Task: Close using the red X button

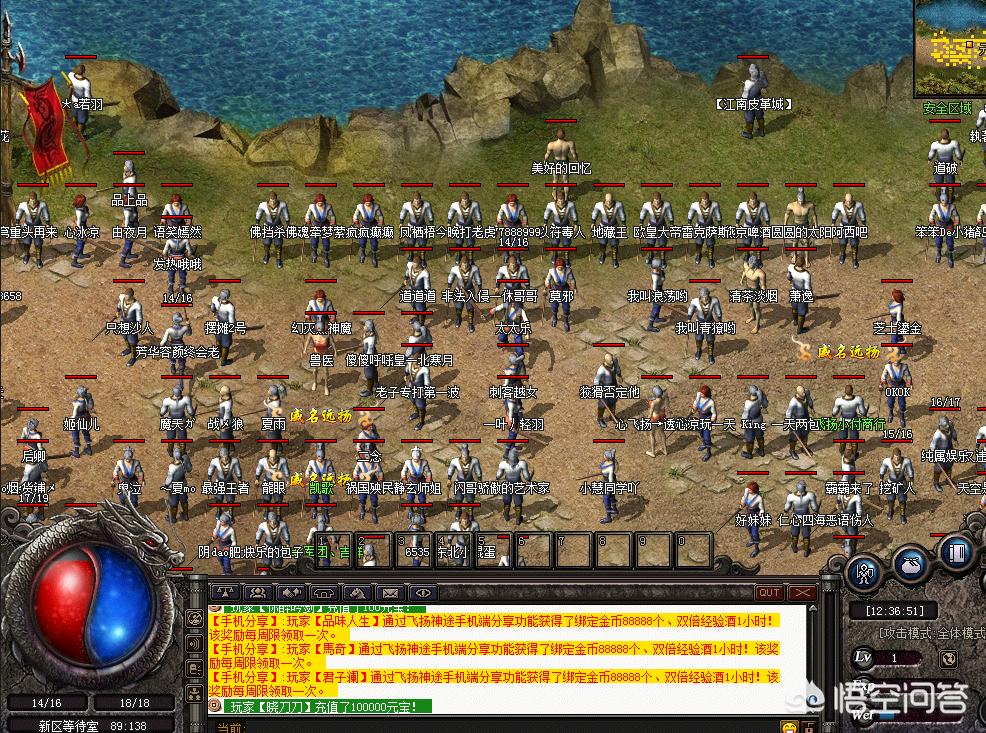Action: click(x=803, y=593)
